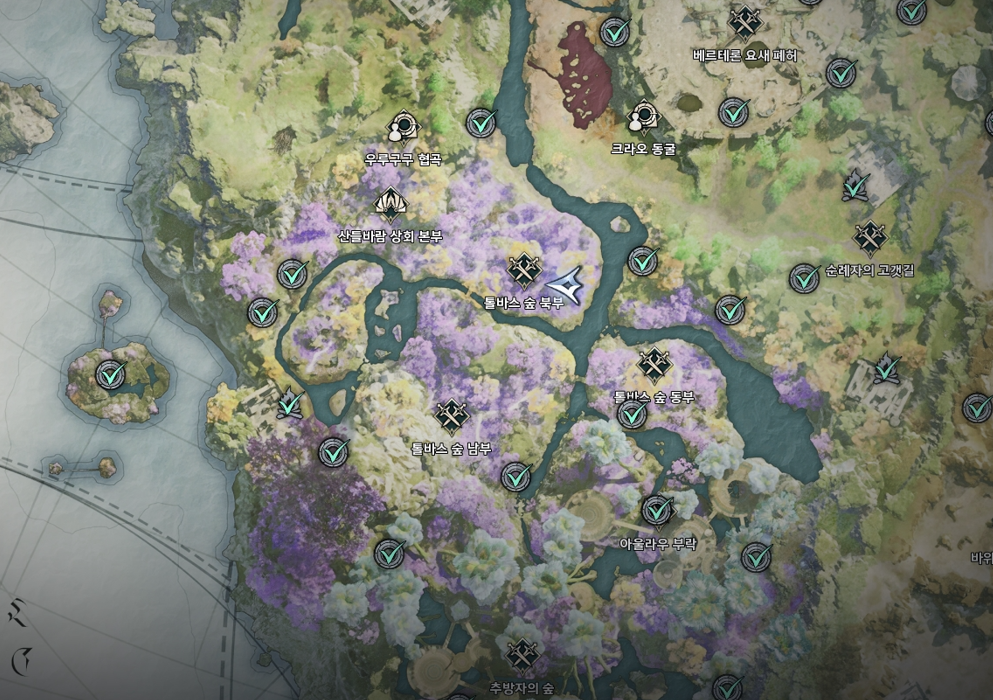Choose the 순례자의 고갯길 checkmark waypoint
This screenshot has height=700, width=993.
[804, 278]
